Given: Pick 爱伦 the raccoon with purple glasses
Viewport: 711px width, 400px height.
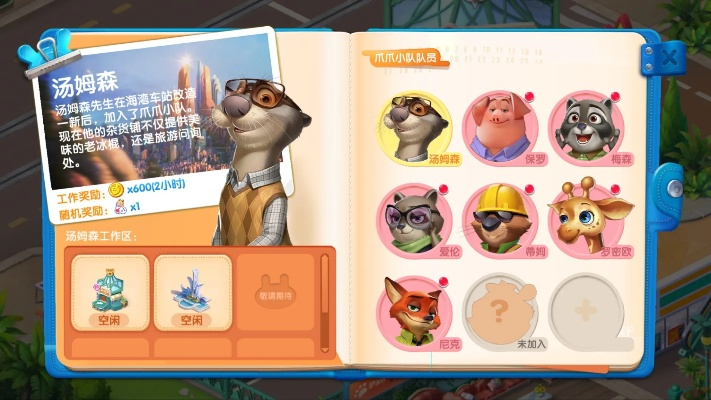Looking at the screenshot, I should point(415,219).
